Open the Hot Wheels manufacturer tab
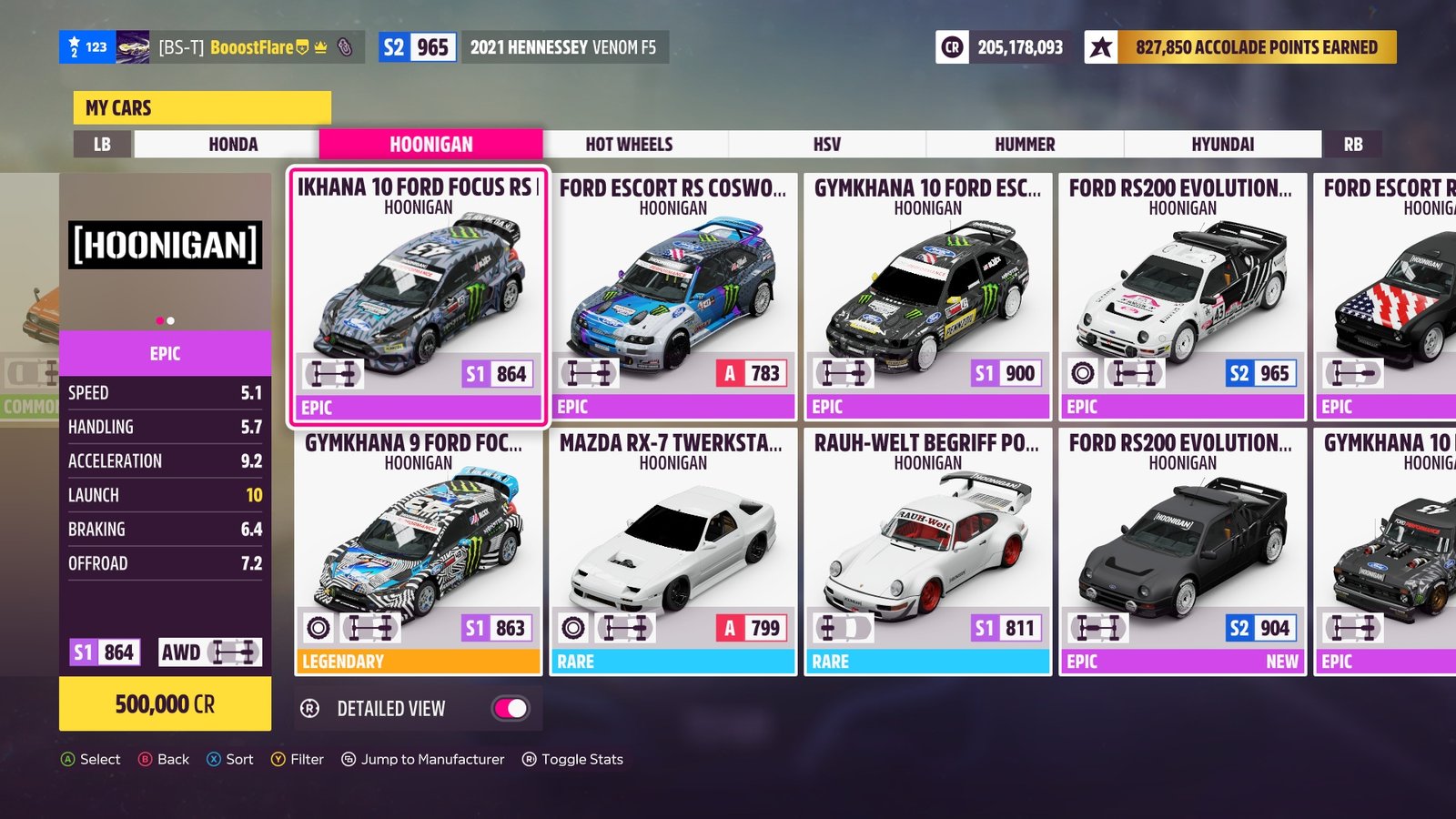The height and width of the screenshot is (819, 1456). coord(629,144)
